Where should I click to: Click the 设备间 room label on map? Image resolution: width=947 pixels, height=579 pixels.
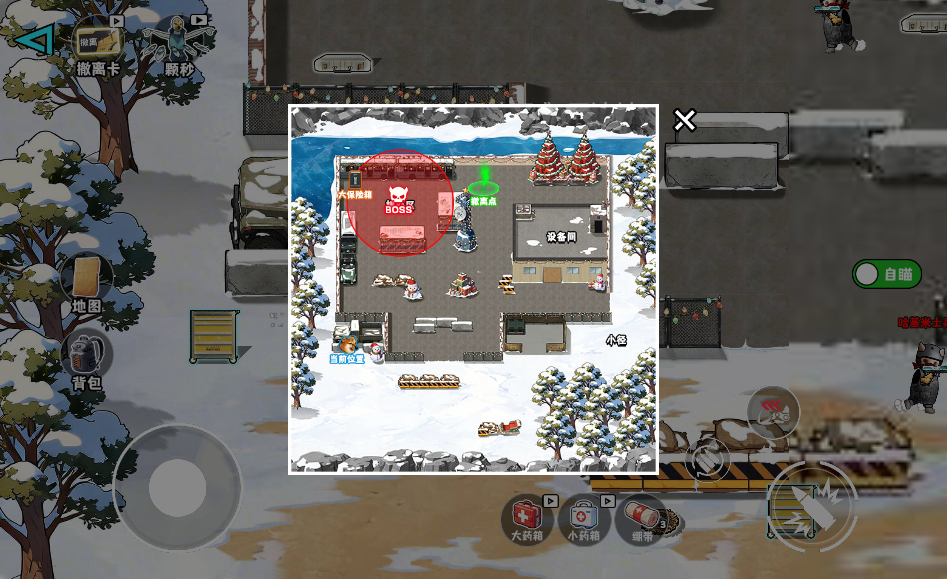561,237
